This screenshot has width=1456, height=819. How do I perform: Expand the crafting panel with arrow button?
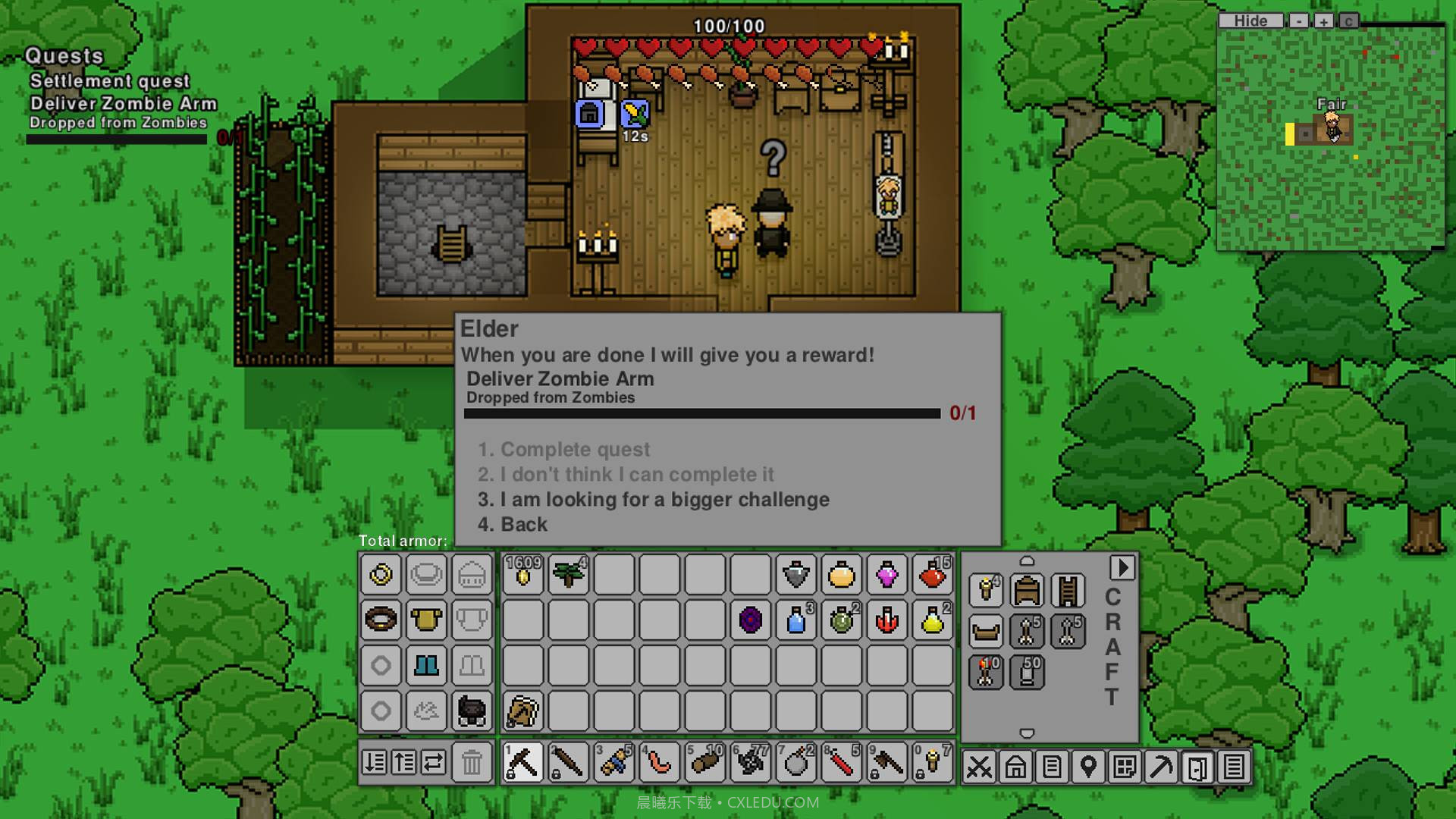(1122, 568)
